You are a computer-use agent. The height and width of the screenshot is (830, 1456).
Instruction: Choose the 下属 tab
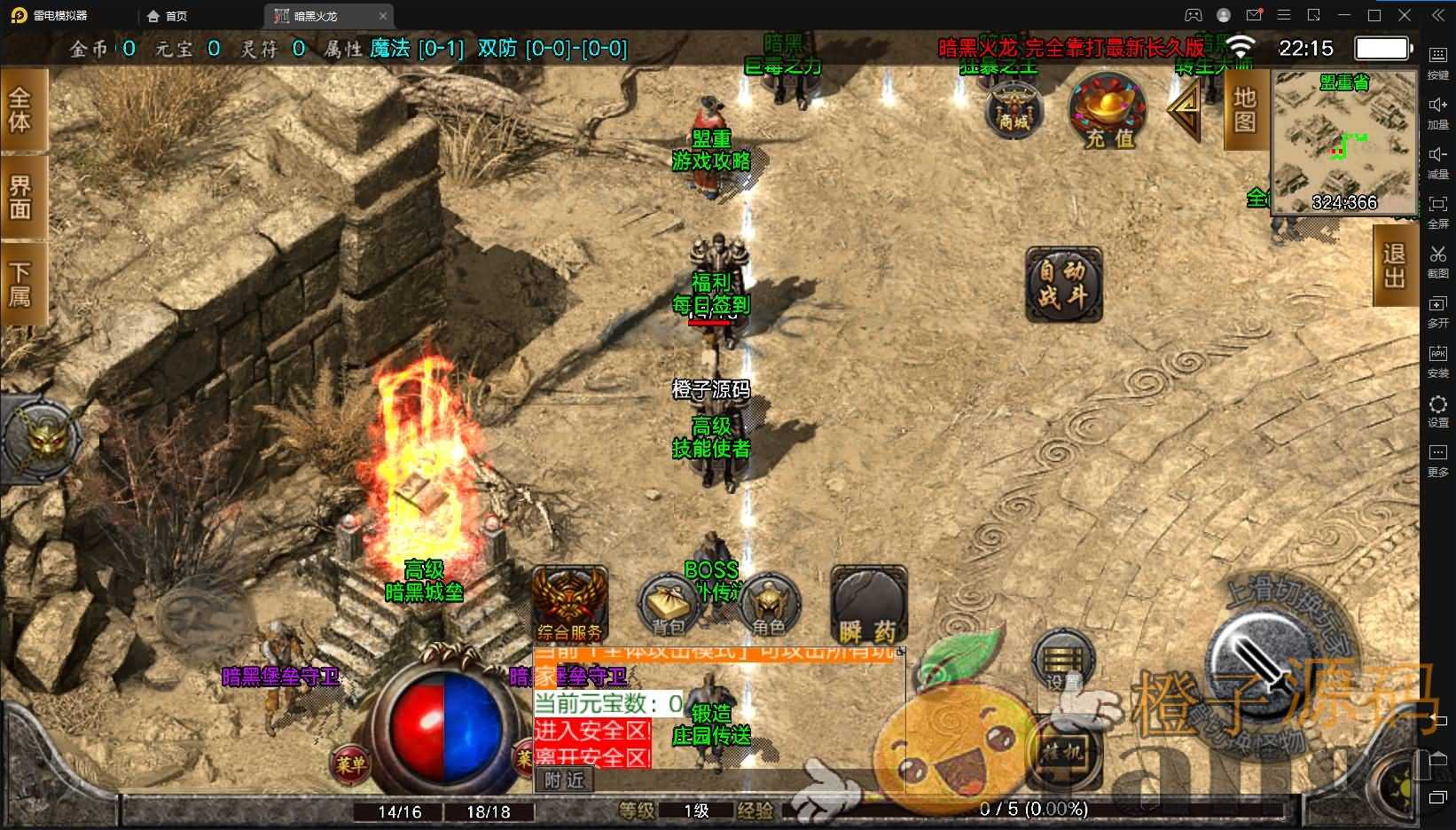point(21,284)
